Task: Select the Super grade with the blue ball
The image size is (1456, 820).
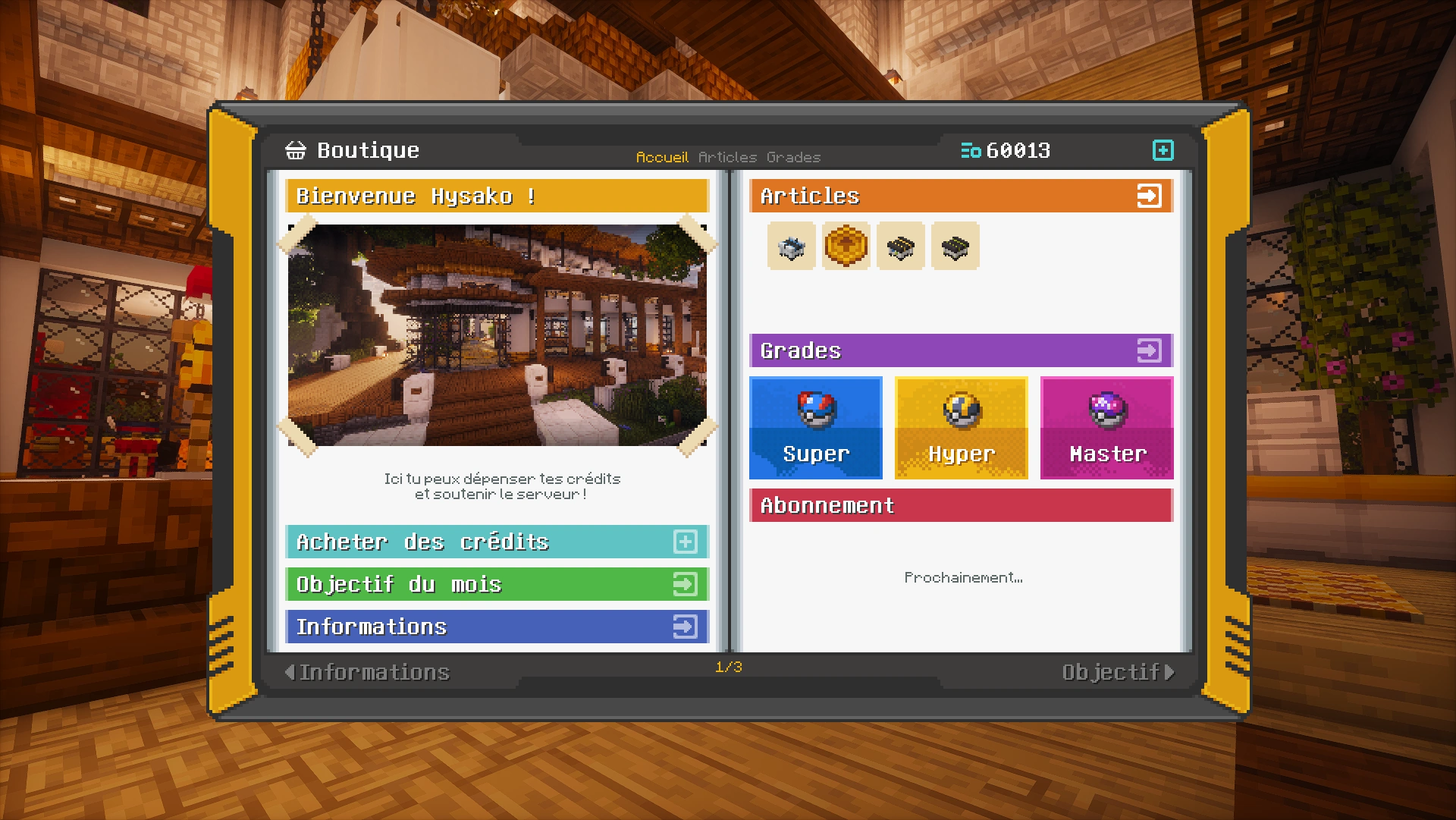Action: click(815, 427)
